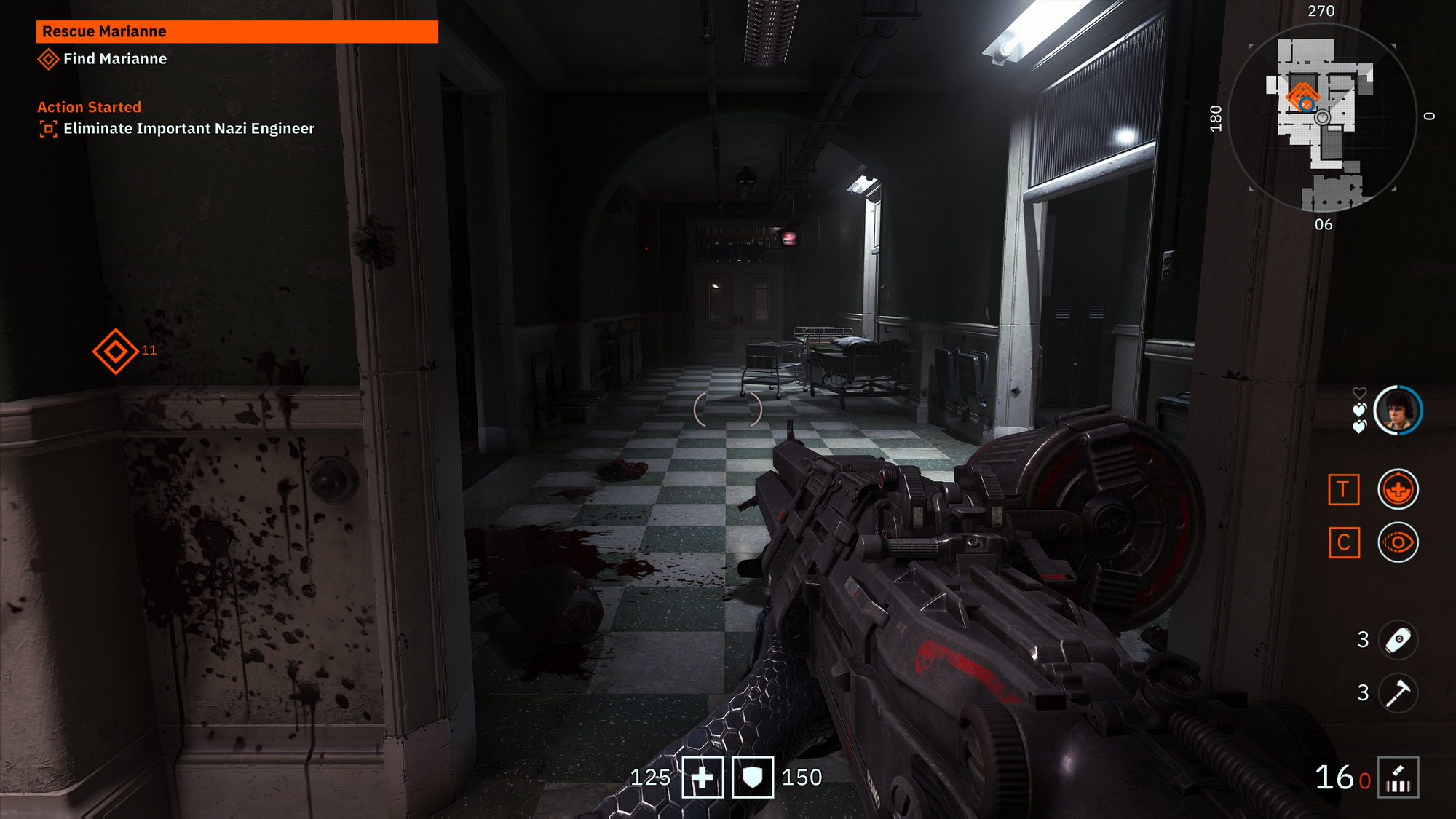Select the hatchet throwable icon

[1397, 693]
